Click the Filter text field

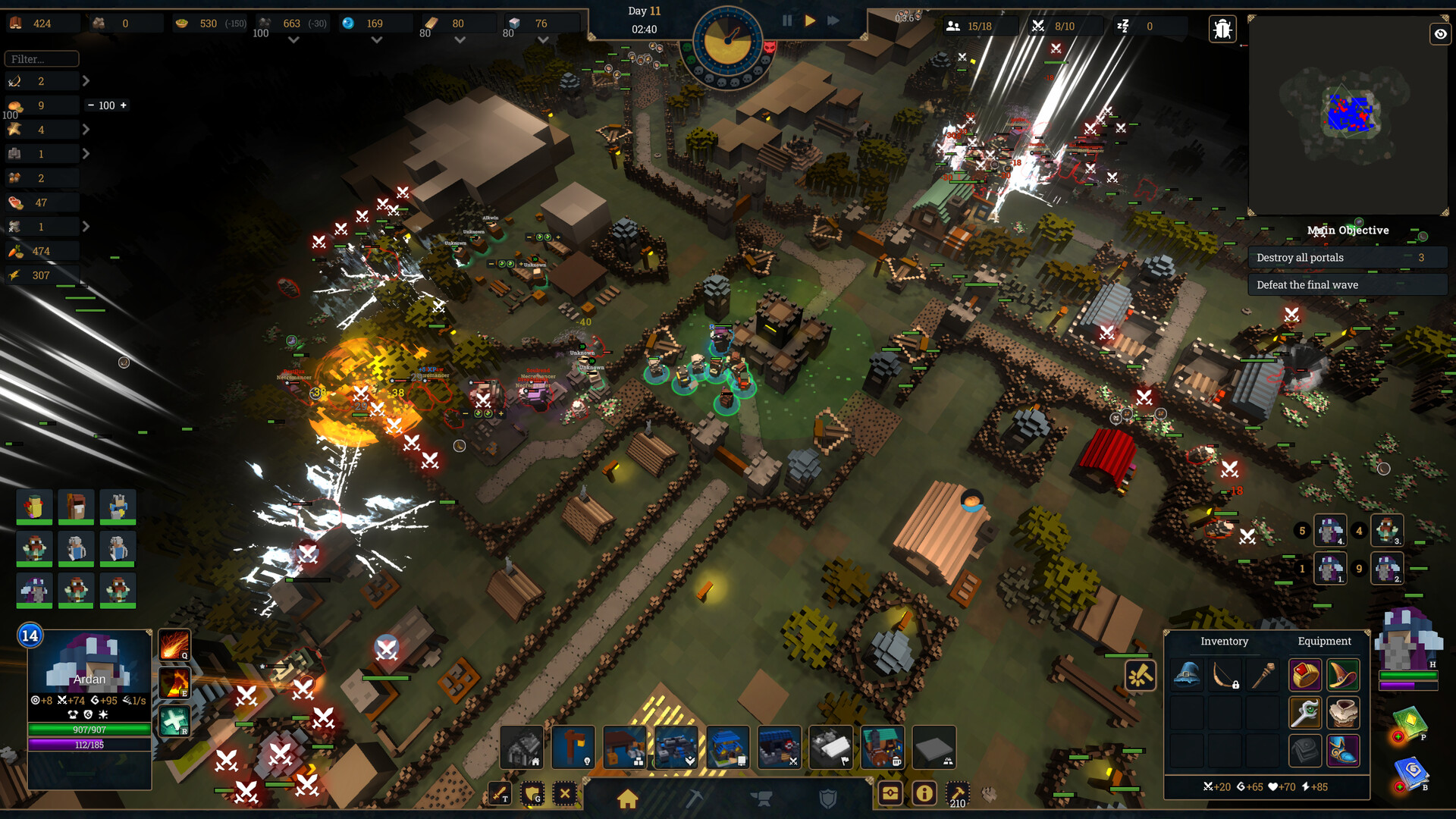42,58
